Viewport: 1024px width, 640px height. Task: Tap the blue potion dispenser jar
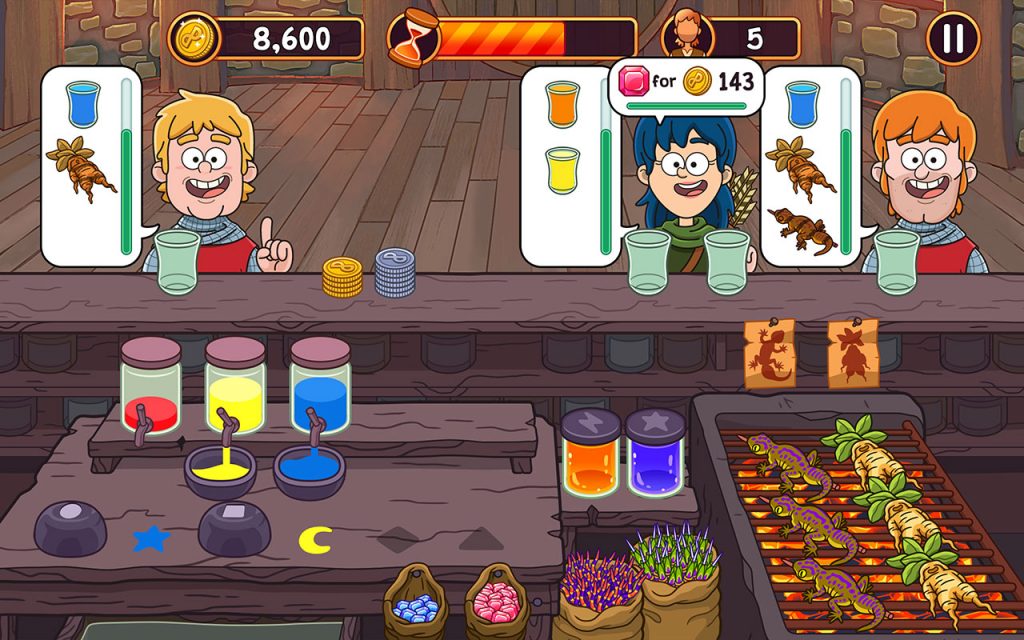[x=320, y=387]
